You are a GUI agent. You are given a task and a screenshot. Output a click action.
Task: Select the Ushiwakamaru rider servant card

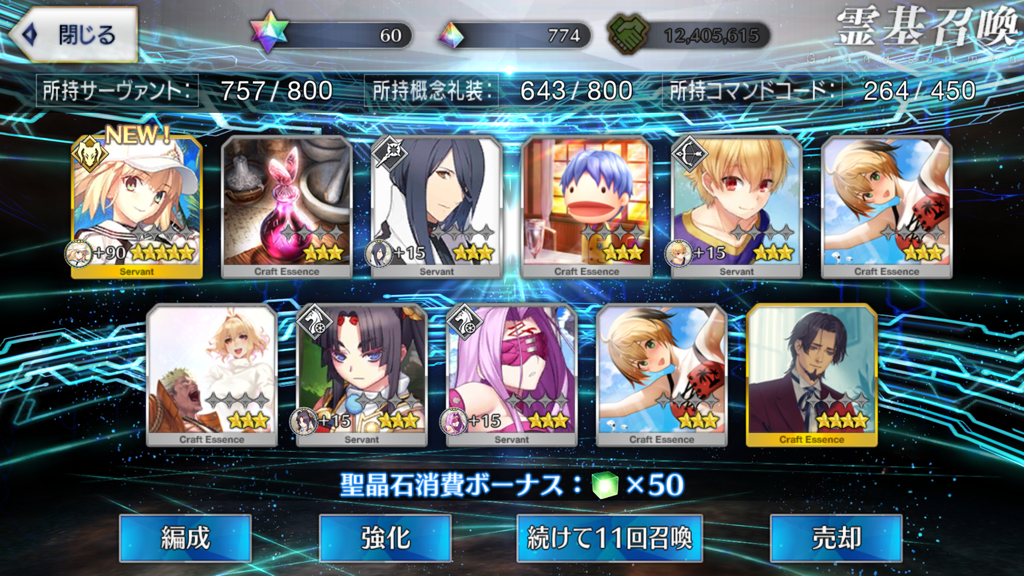click(361, 375)
